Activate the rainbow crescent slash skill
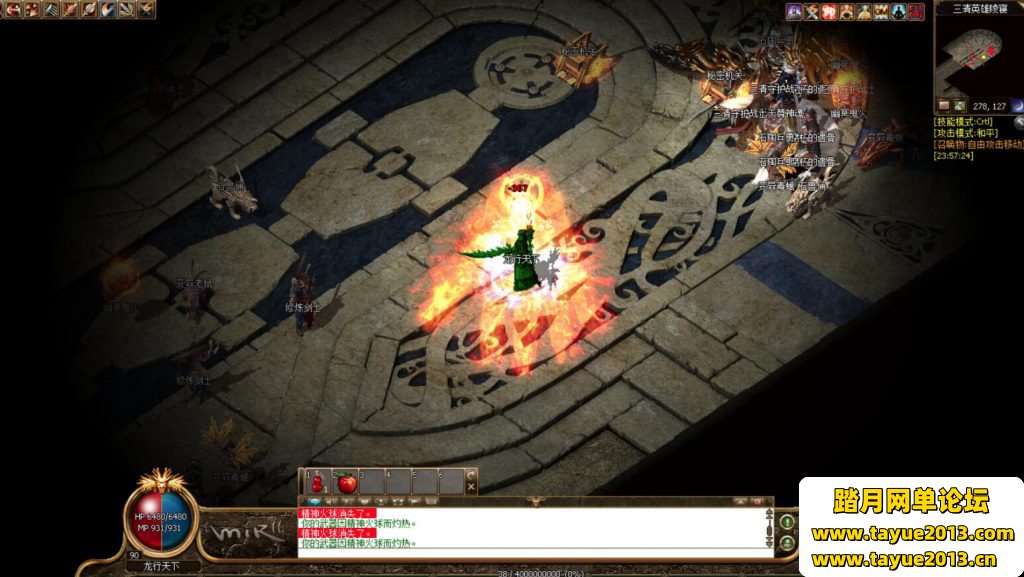1024x577 pixels. click(x=109, y=10)
